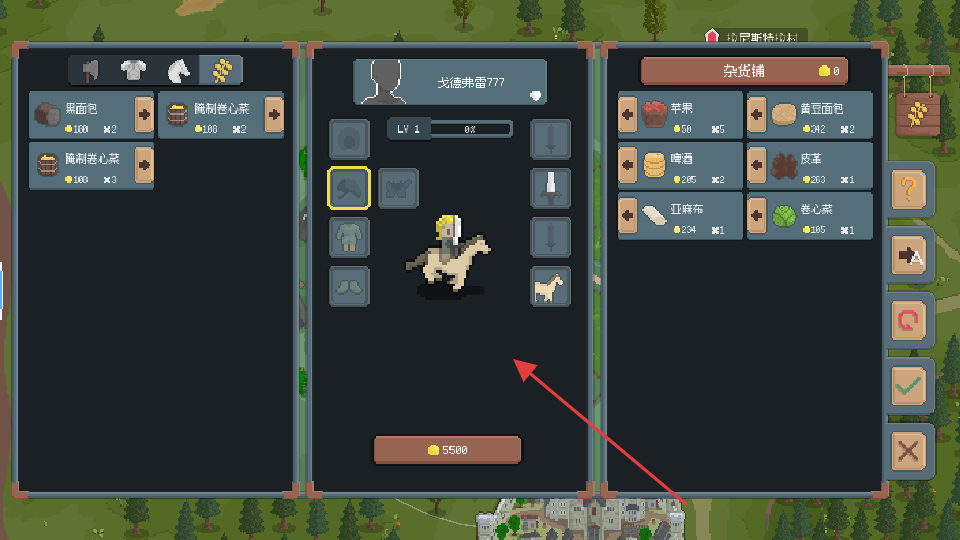Screen dimensions: 960x540
Task: Click the transfer-all arrow A button
Action: [x=909, y=255]
